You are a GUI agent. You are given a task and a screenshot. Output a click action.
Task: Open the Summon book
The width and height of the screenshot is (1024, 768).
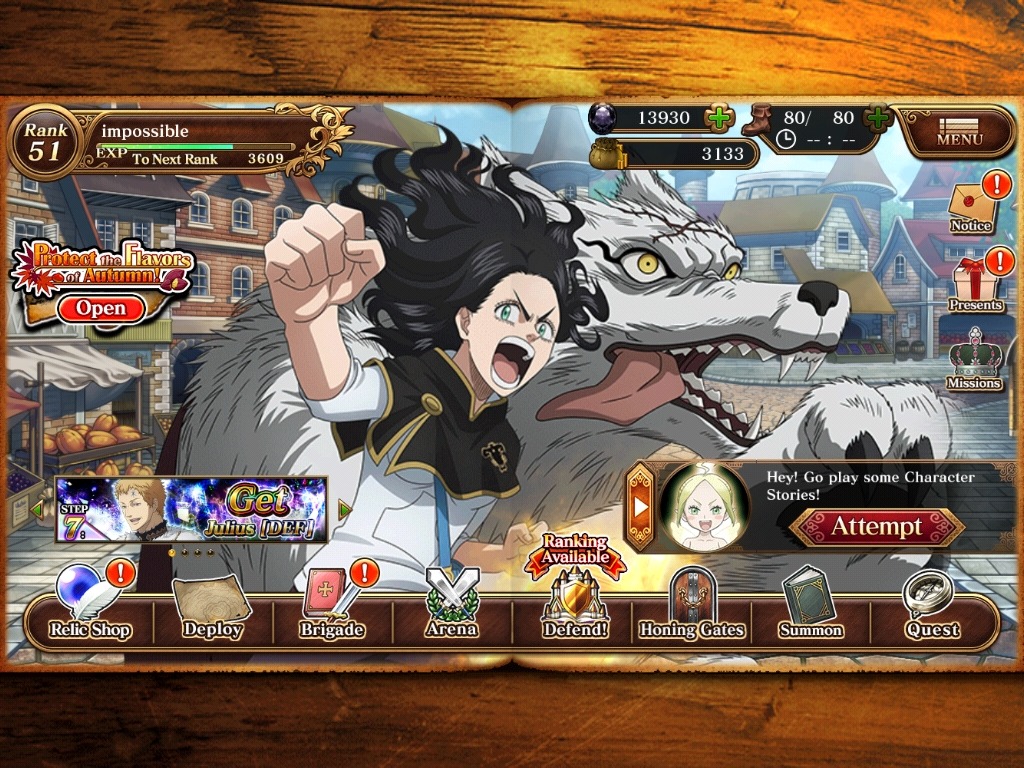(811, 608)
